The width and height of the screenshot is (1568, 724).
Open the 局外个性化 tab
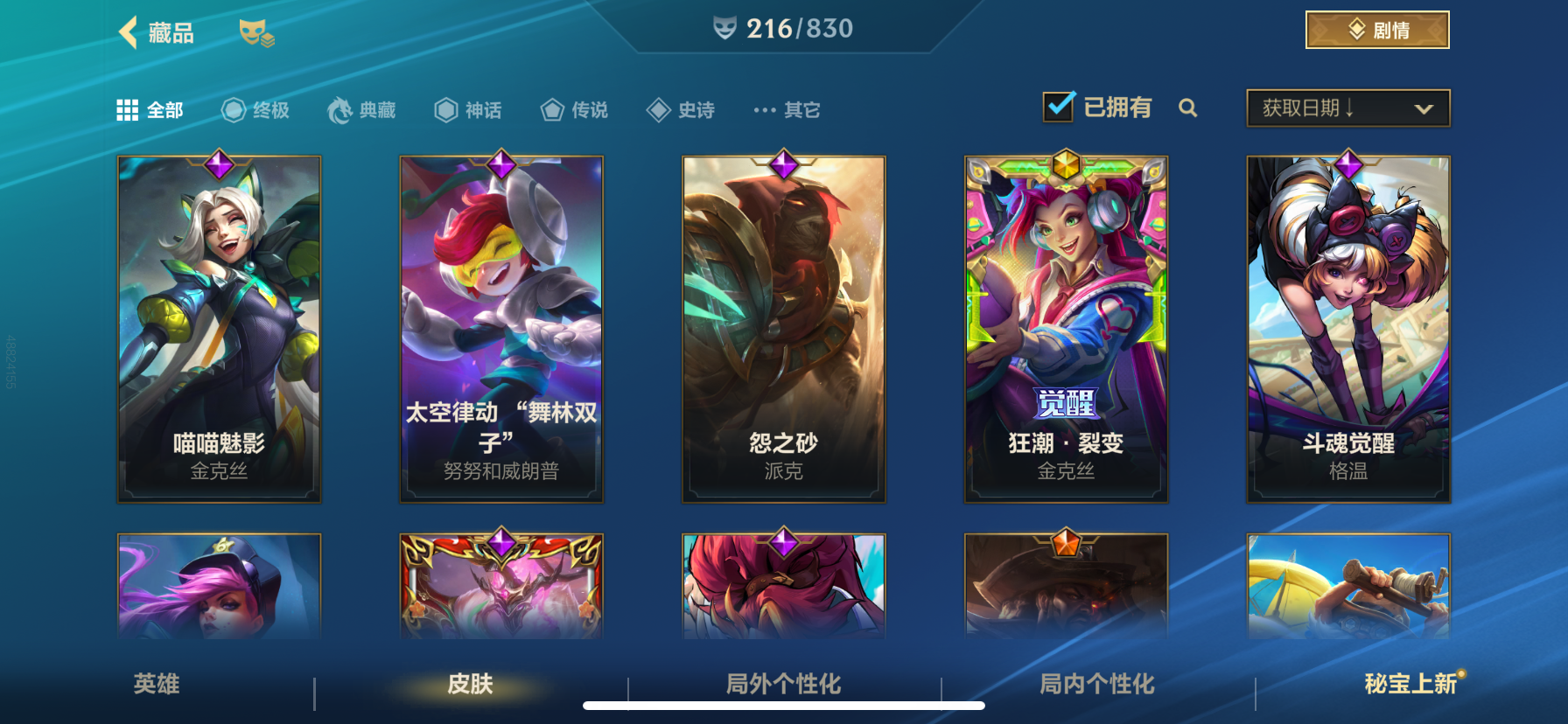tap(781, 687)
